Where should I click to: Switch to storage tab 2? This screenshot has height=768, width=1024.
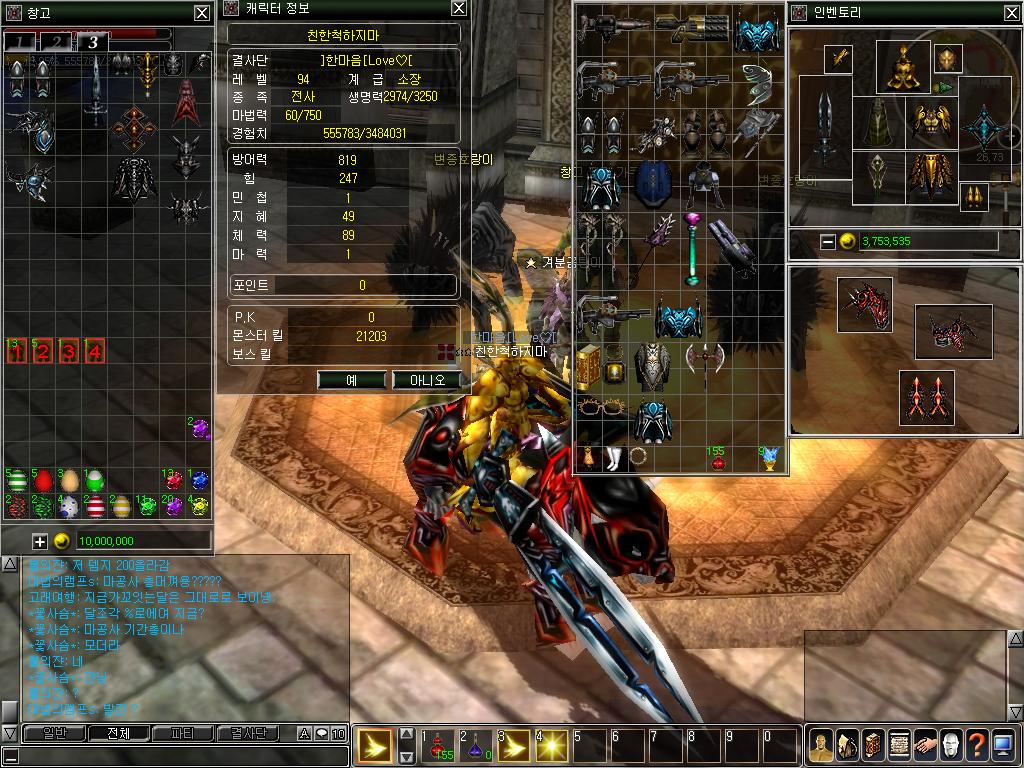[x=57, y=41]
